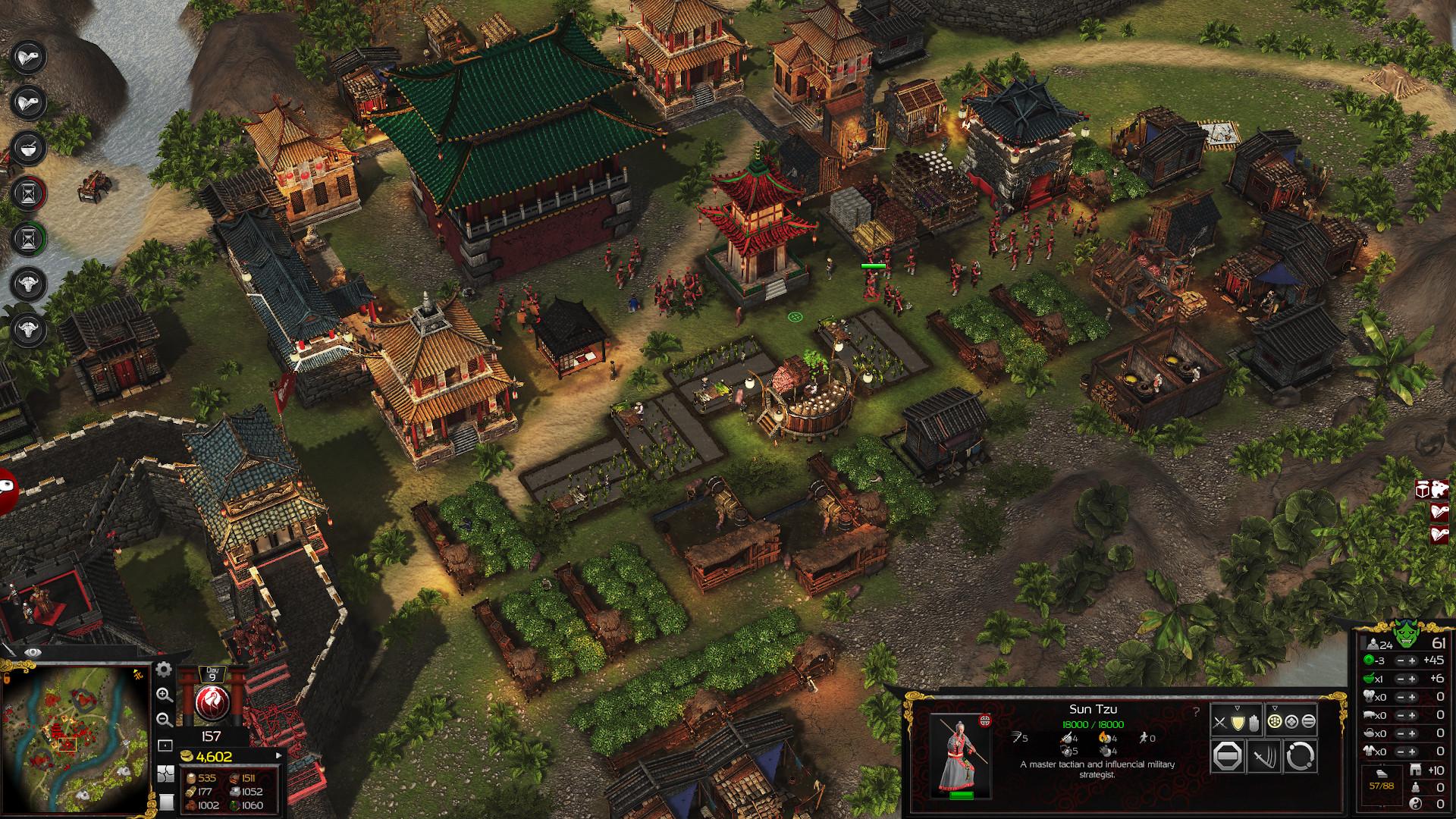The width and height of the screenshot is (1456, 819).
Task: Toggle the highlighted circle formation option
Action: pos(1275,721)
